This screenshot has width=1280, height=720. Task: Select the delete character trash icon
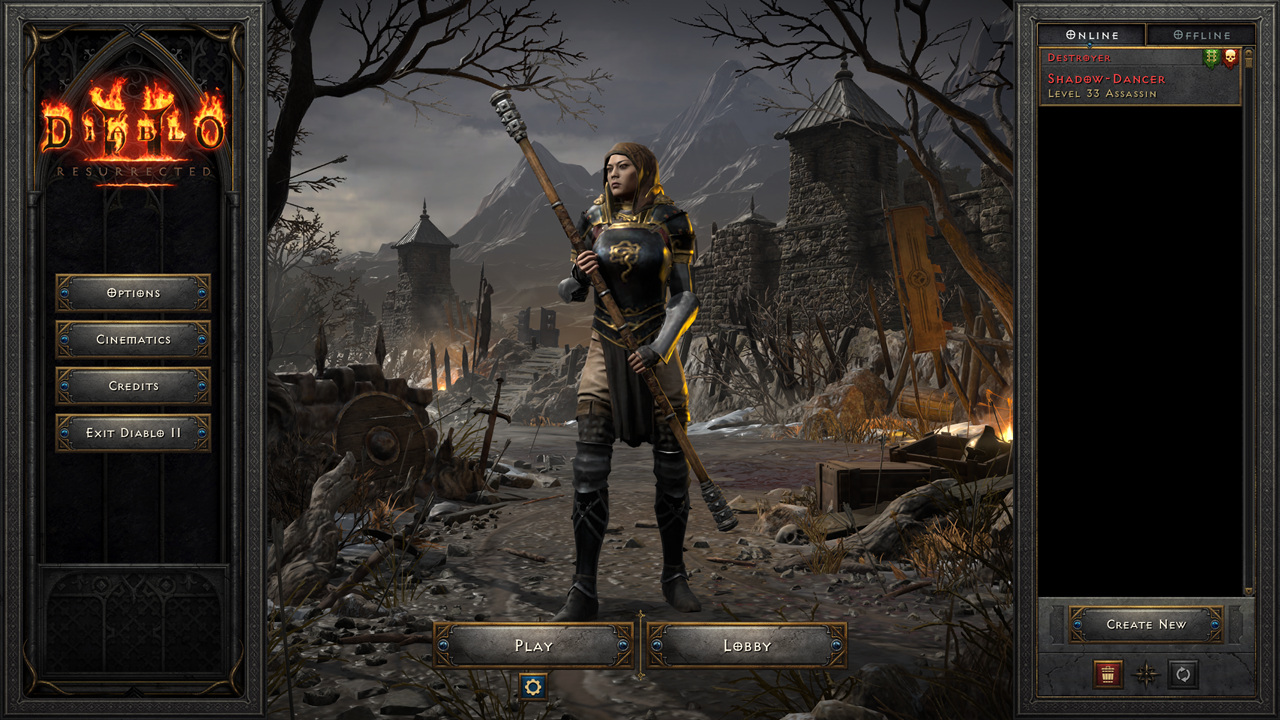1107,673
